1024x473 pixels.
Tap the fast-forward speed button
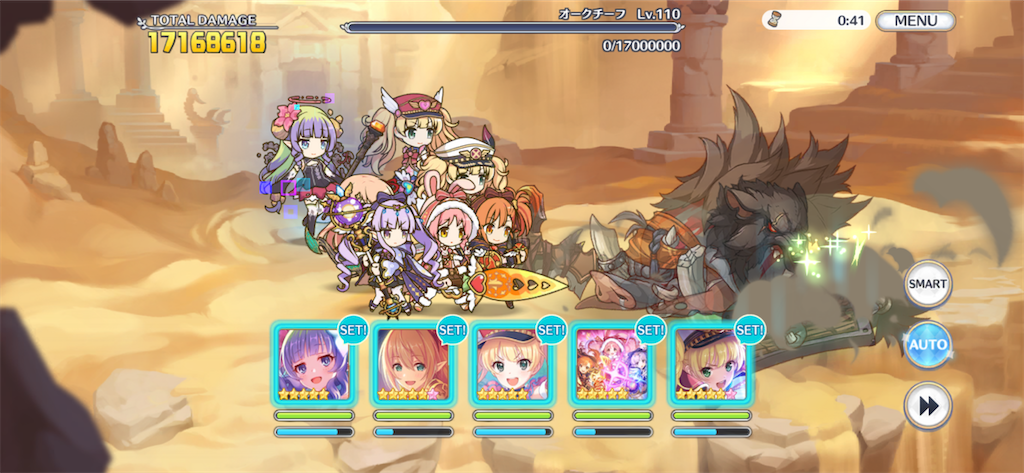click(927, 405)
